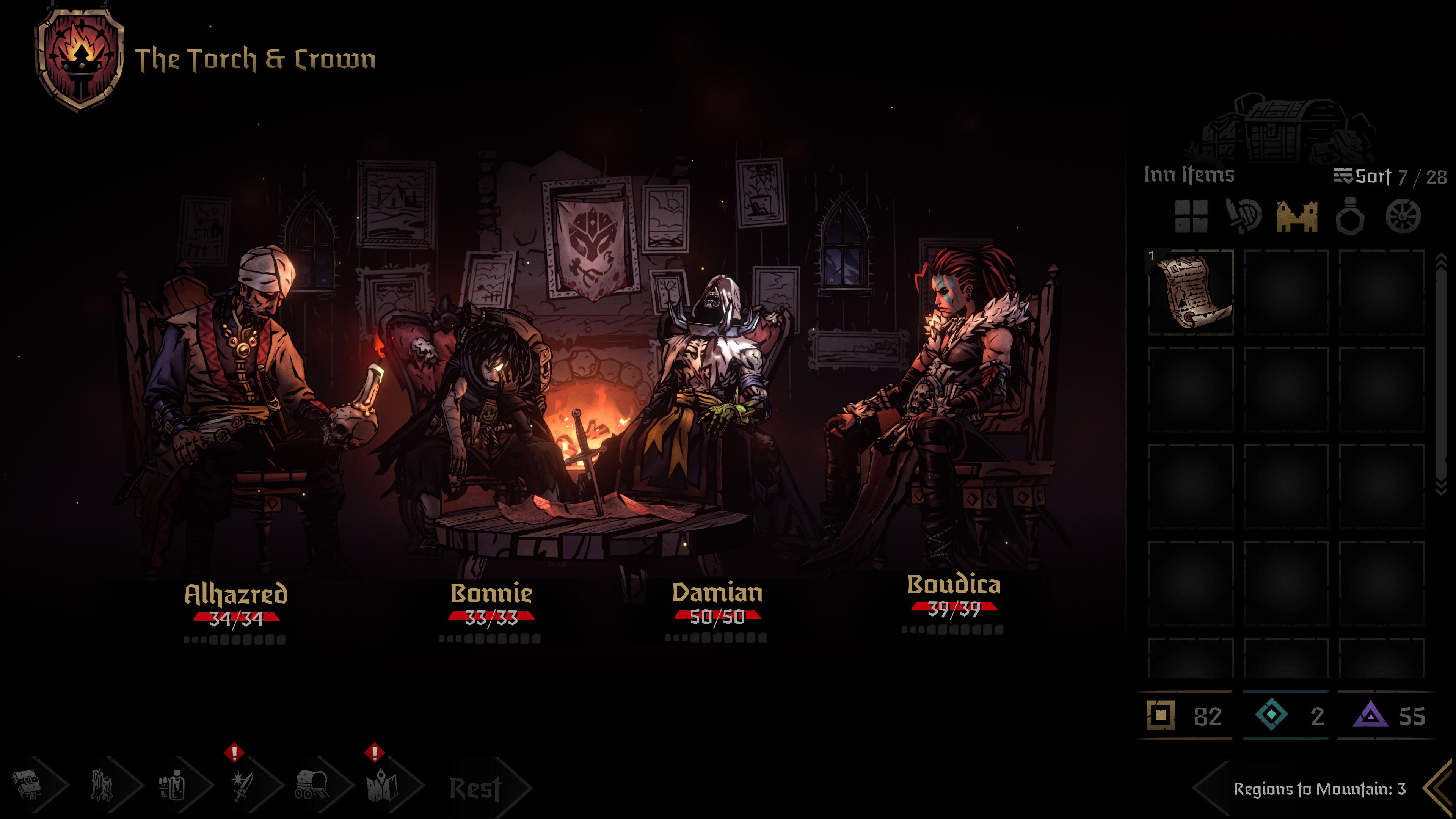Open the melted candles menu
Image resolution: width=1456 pixels, height=819 pixels.
(x=102, y=785)
